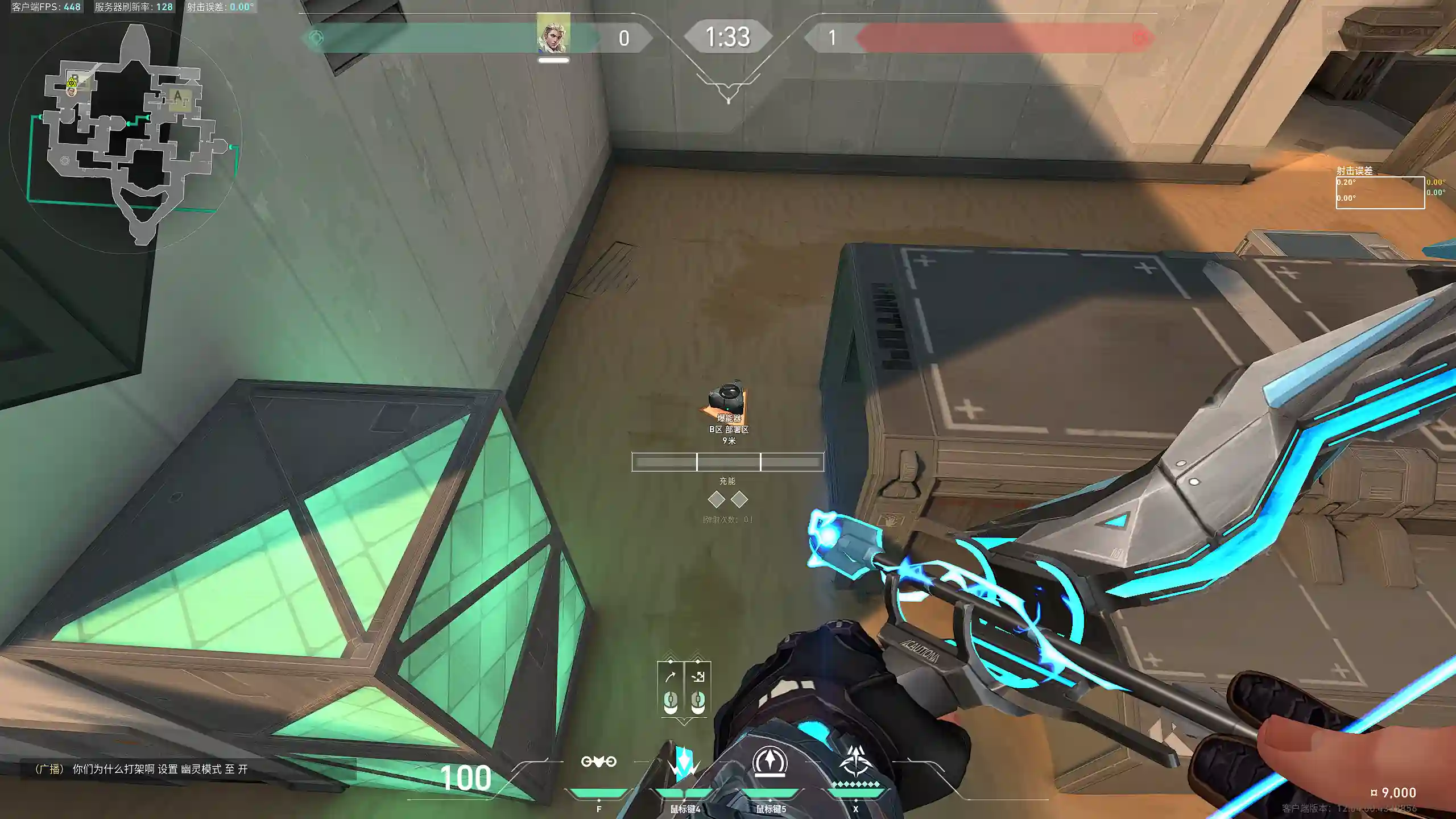Click the A site label on minimap
The image size is (1456, 819).
click(x=178, y=96)
